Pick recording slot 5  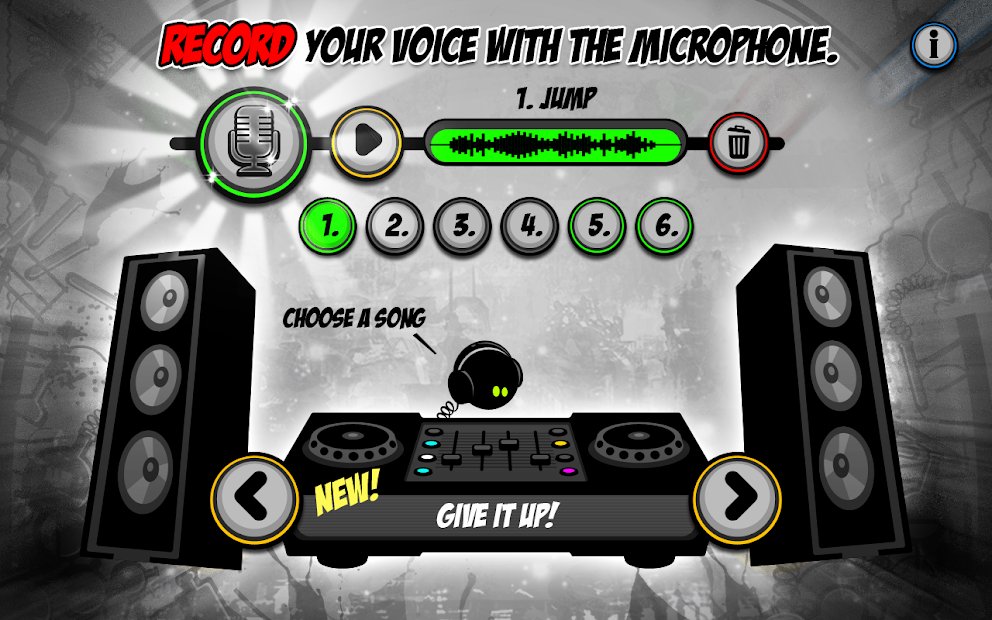pos(598,226)
